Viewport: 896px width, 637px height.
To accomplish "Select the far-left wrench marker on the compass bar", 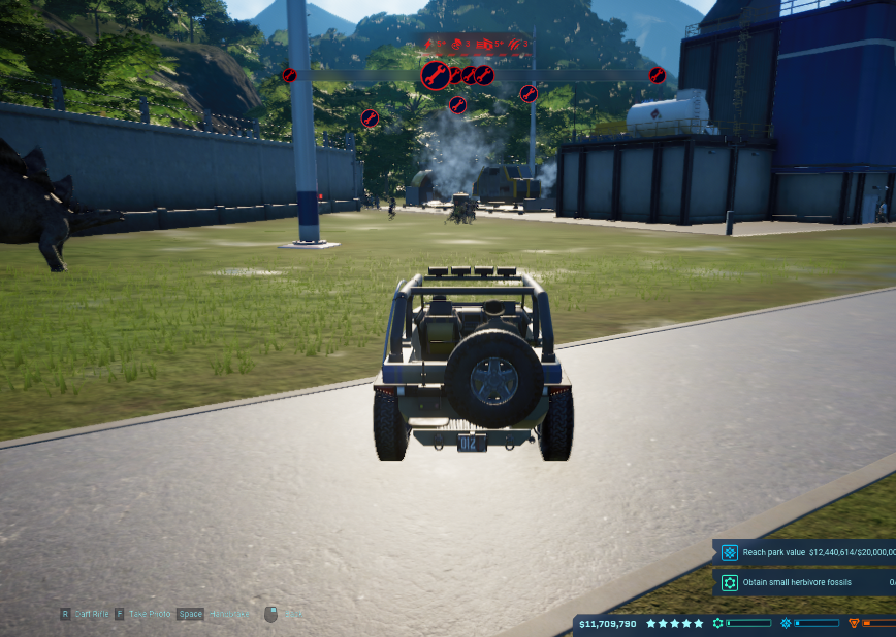I will pyautogui.click(x=290, y=75).
